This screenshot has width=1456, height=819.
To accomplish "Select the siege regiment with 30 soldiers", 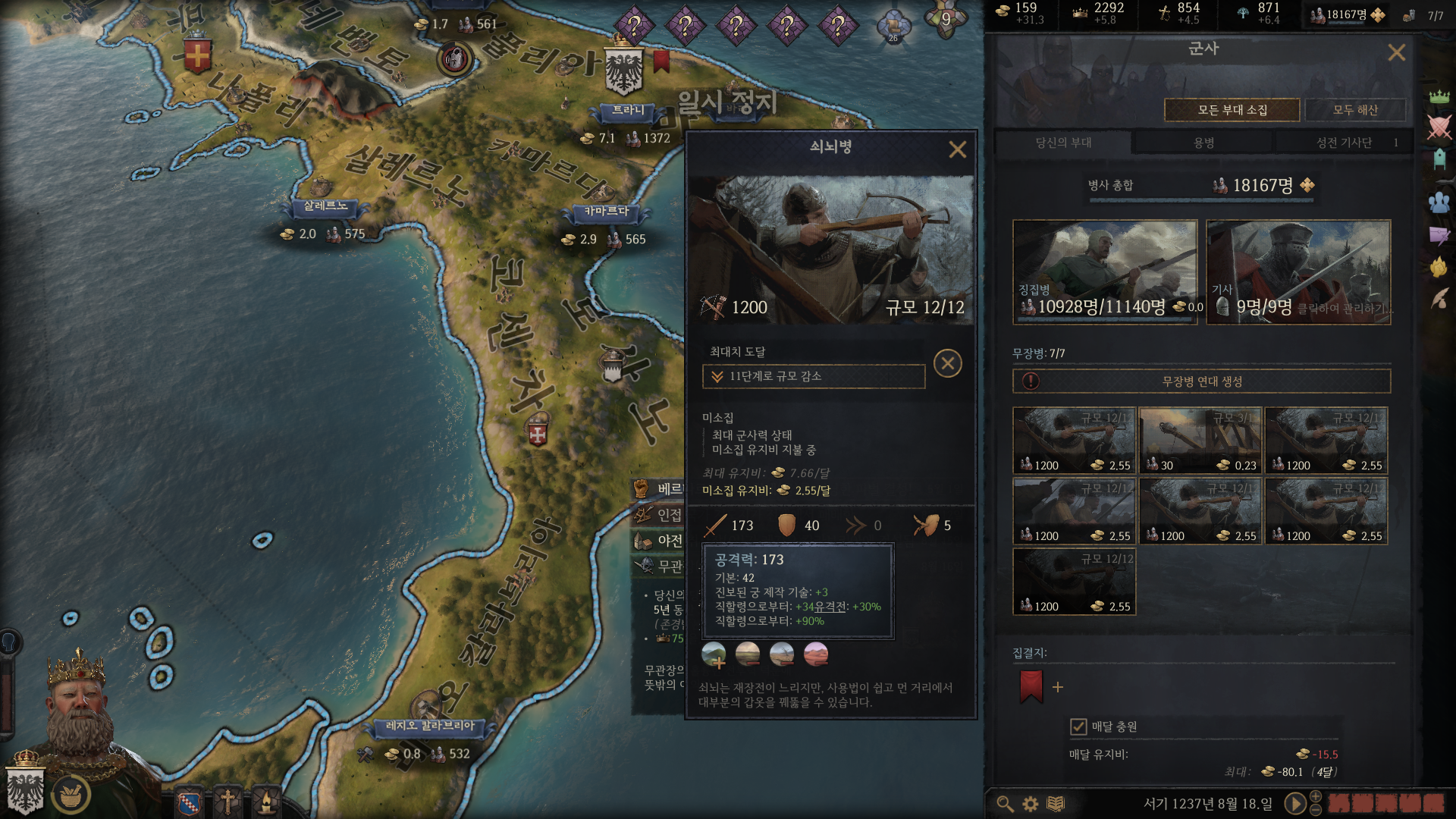I will click(1200, 441).
